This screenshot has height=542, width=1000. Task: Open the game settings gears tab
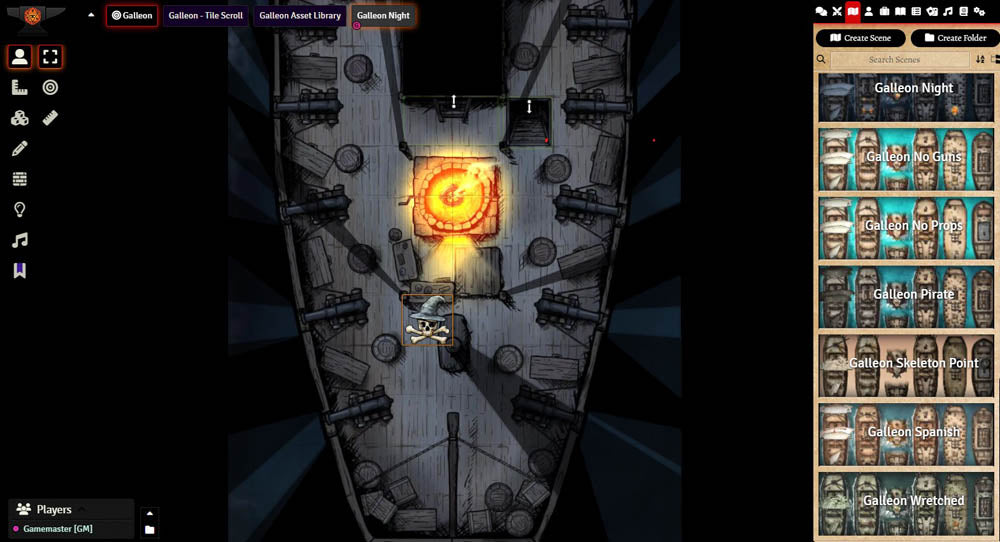pos(979,11)
